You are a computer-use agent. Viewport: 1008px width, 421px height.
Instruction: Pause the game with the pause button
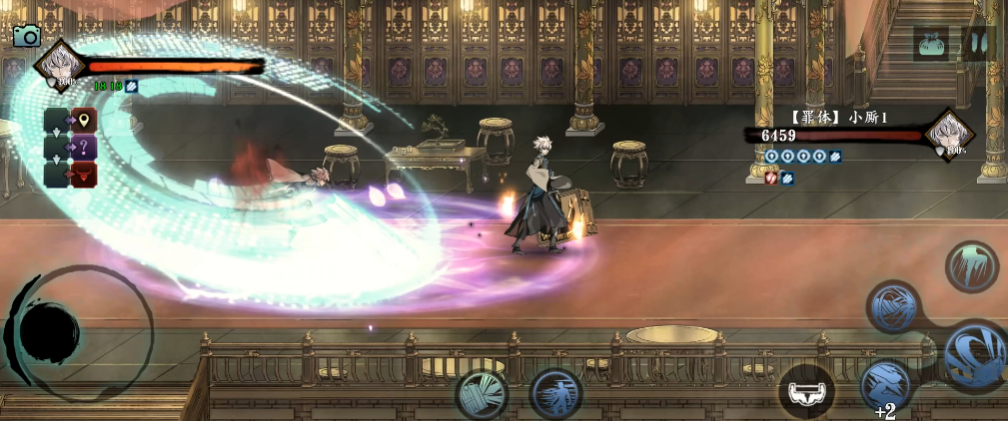click(975, 43)
